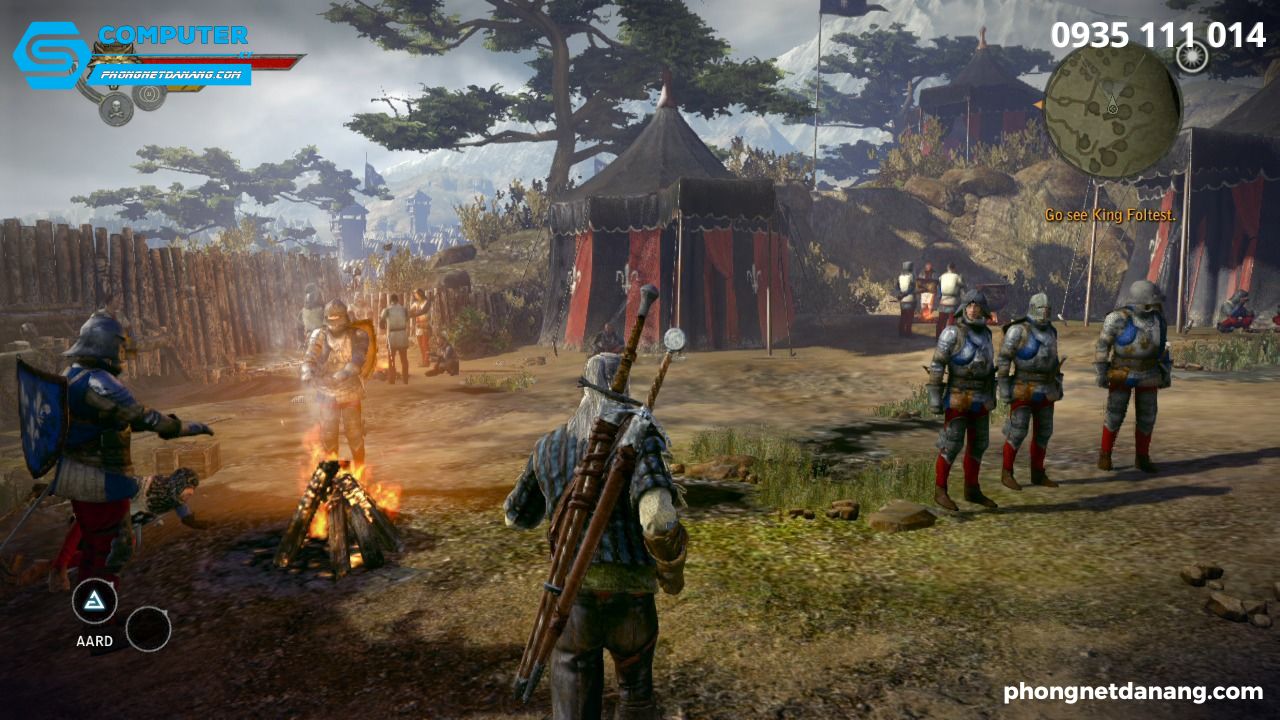Click the AARD label below the sign icon
Screen dimensions: 1280x720
point(93,639)
